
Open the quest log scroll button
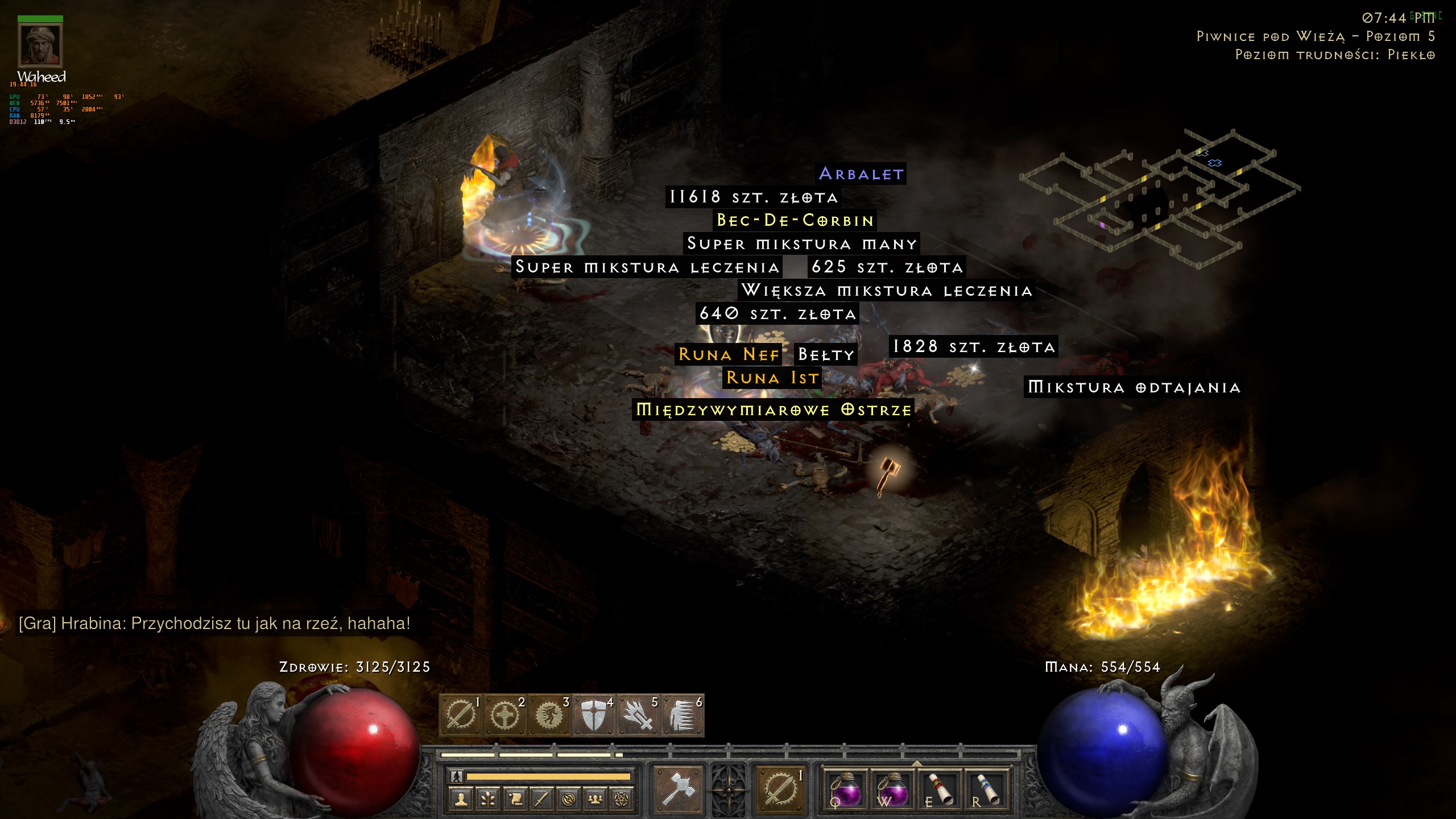515,800
